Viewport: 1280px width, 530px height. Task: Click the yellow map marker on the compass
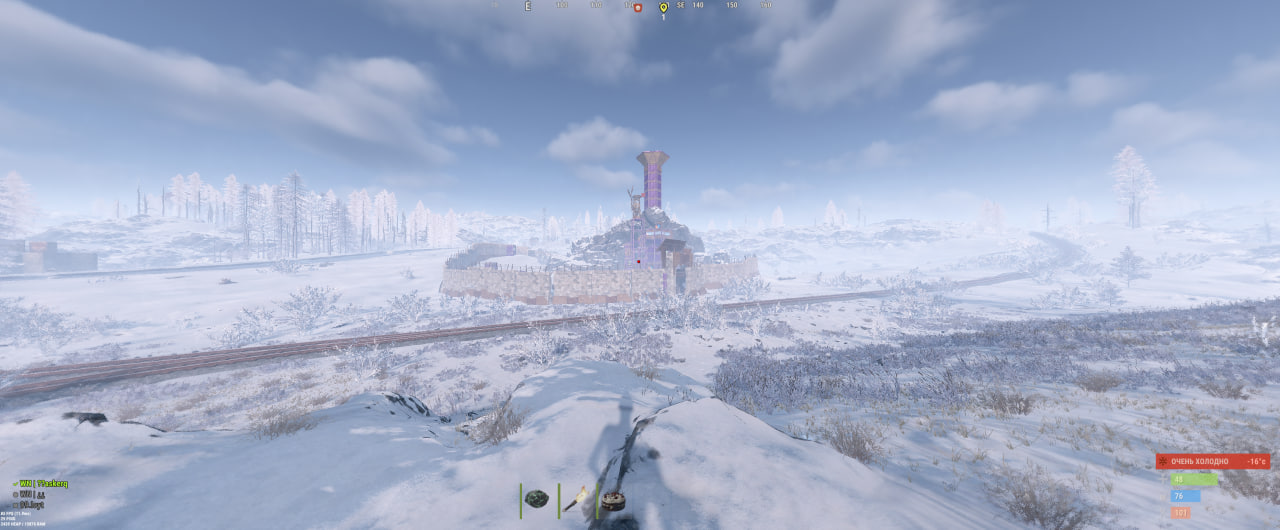[x=662, y=8]
